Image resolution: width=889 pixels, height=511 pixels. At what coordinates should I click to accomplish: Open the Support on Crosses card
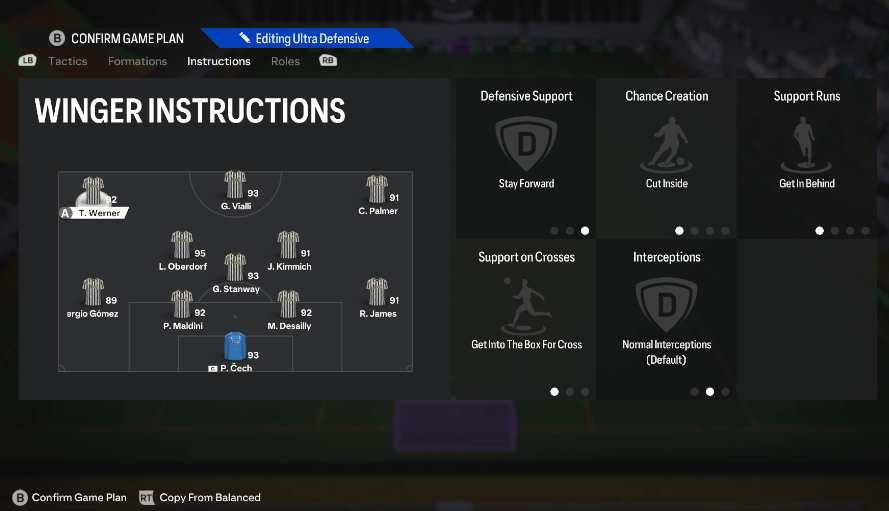pyautogui.click(x=526, y=319)
